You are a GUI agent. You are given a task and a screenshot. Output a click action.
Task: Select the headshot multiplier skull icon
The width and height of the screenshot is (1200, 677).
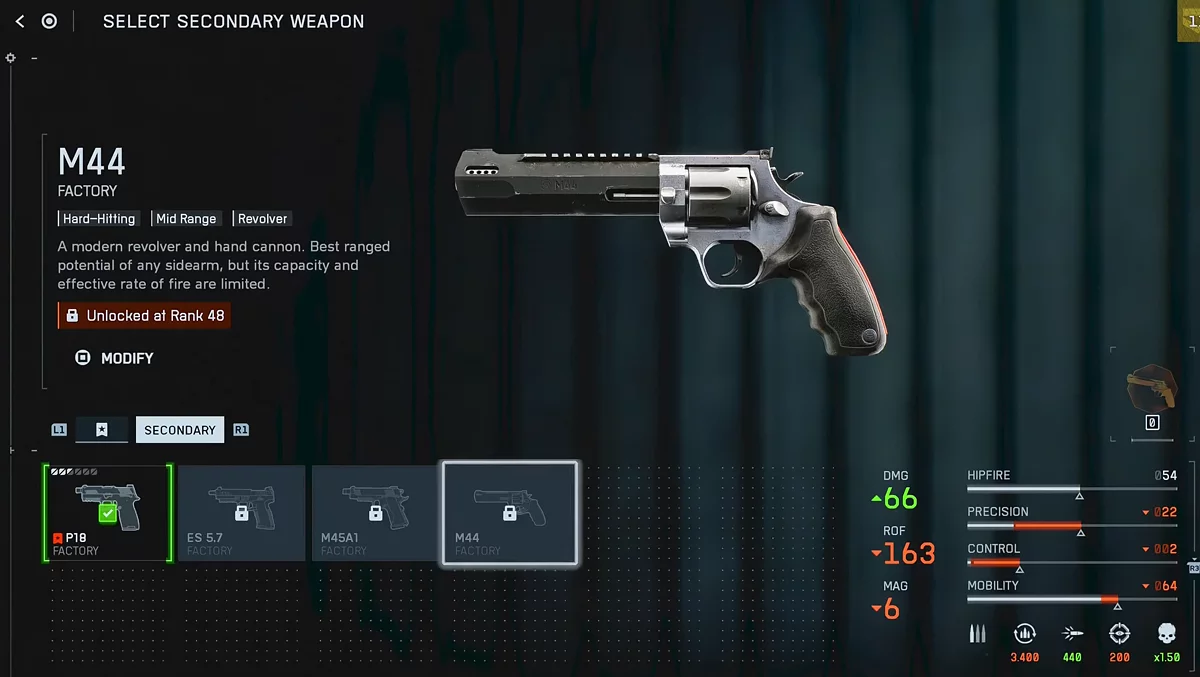tap(1166, 633)
